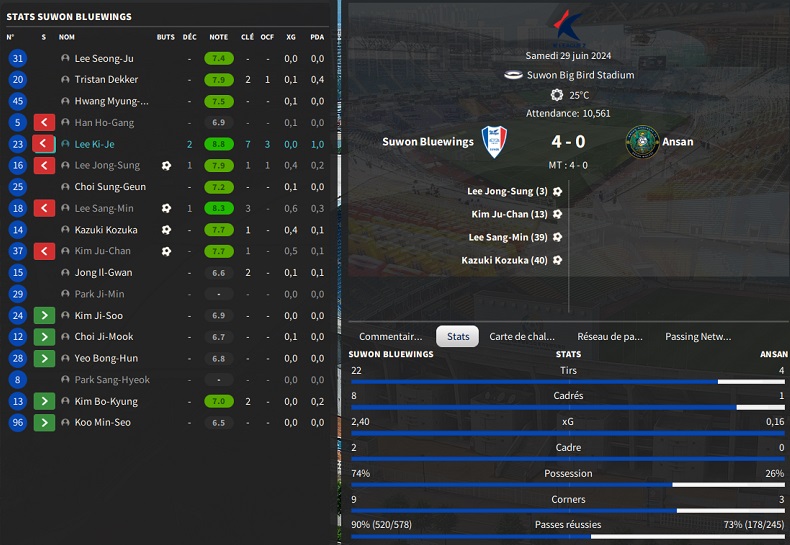Open Tristan Dekker's player row
Image resolution: width=790 pixels, height=545 pixels.
(x=107, y=80)
